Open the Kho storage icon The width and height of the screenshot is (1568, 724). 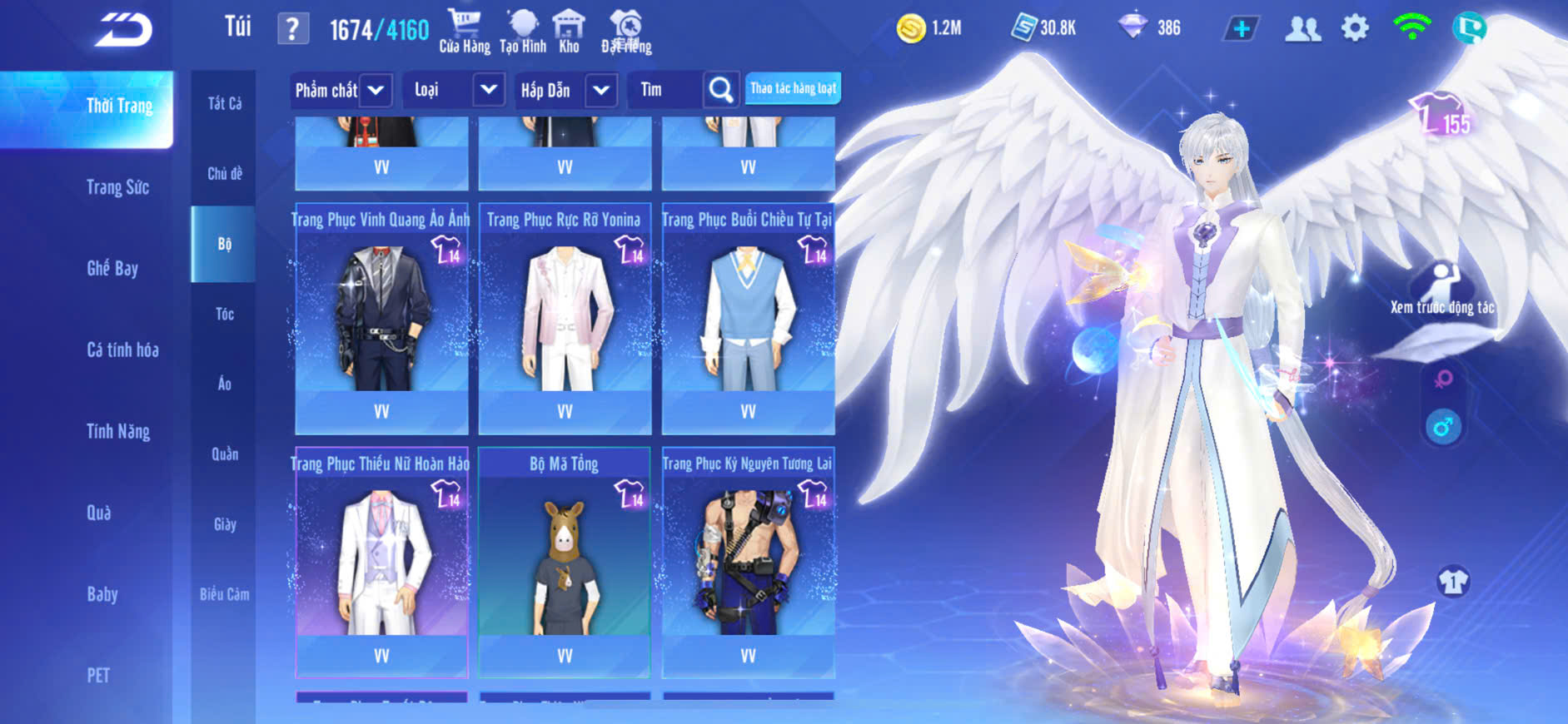[x=569, y=31]
